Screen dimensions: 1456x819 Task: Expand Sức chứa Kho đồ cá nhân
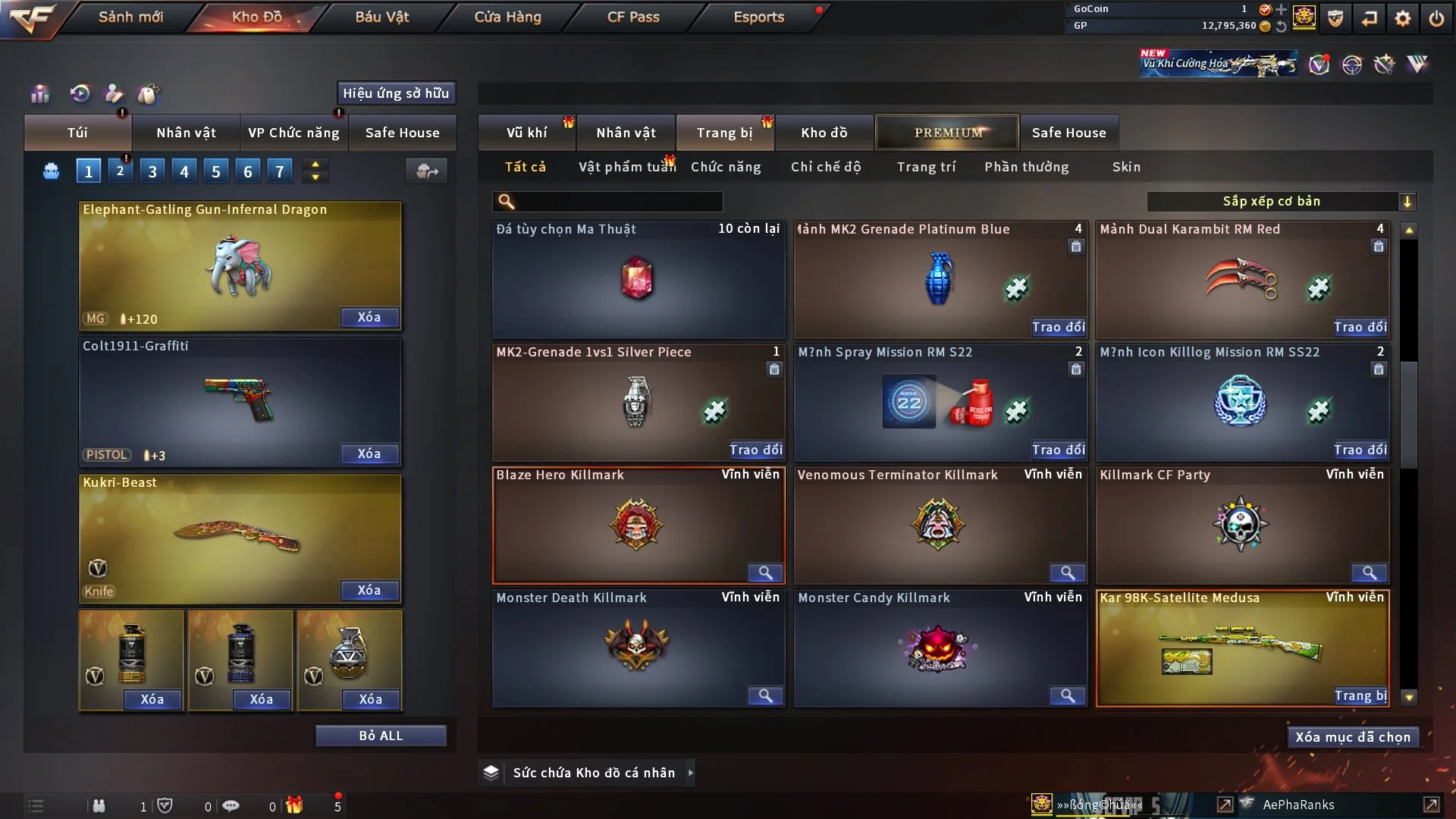[x=690, y=773]
